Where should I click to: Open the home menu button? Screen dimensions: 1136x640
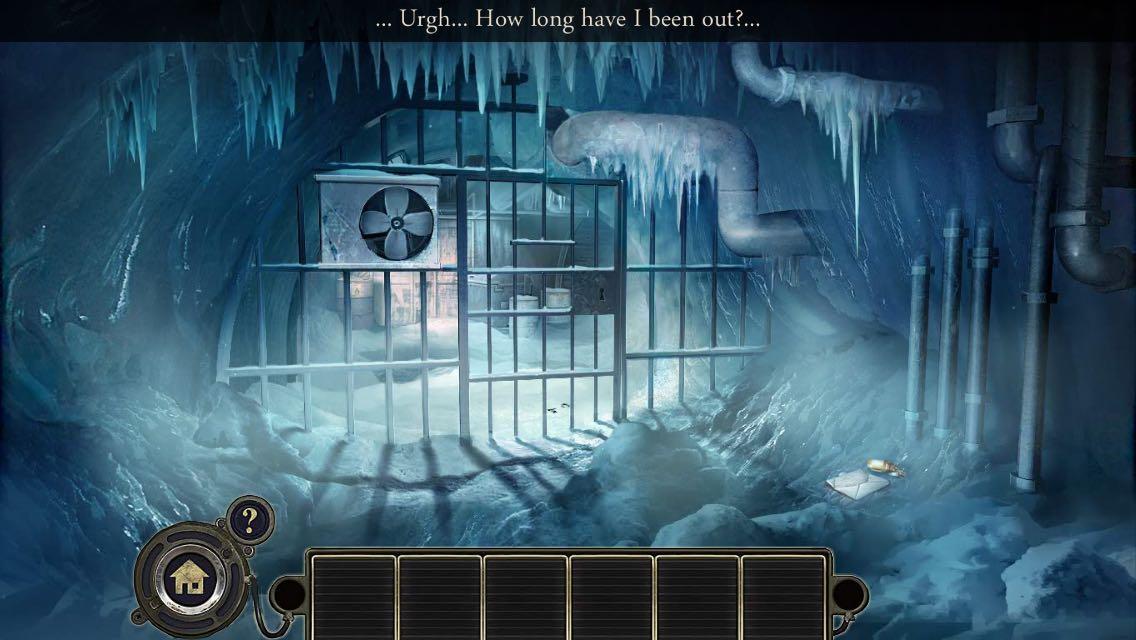pyautogui.click(x=187, y=576)
